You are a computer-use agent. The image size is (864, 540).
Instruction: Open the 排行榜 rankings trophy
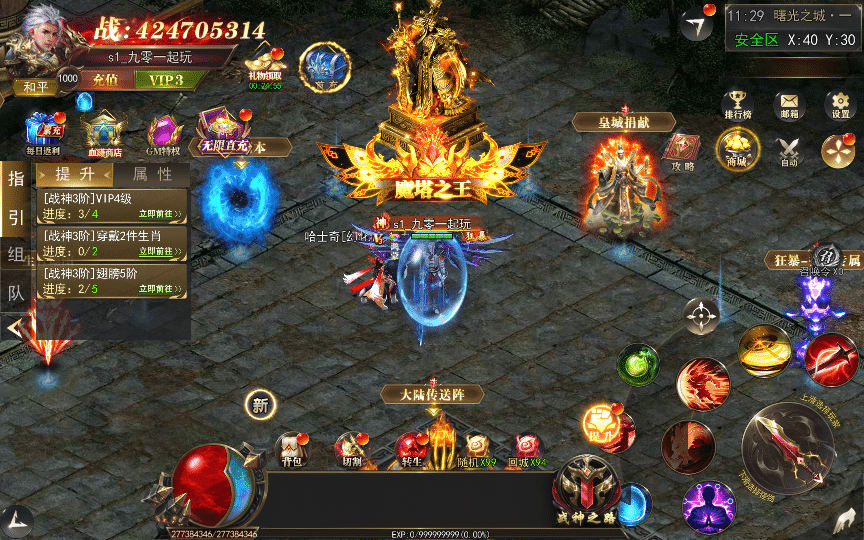point(735,103)
